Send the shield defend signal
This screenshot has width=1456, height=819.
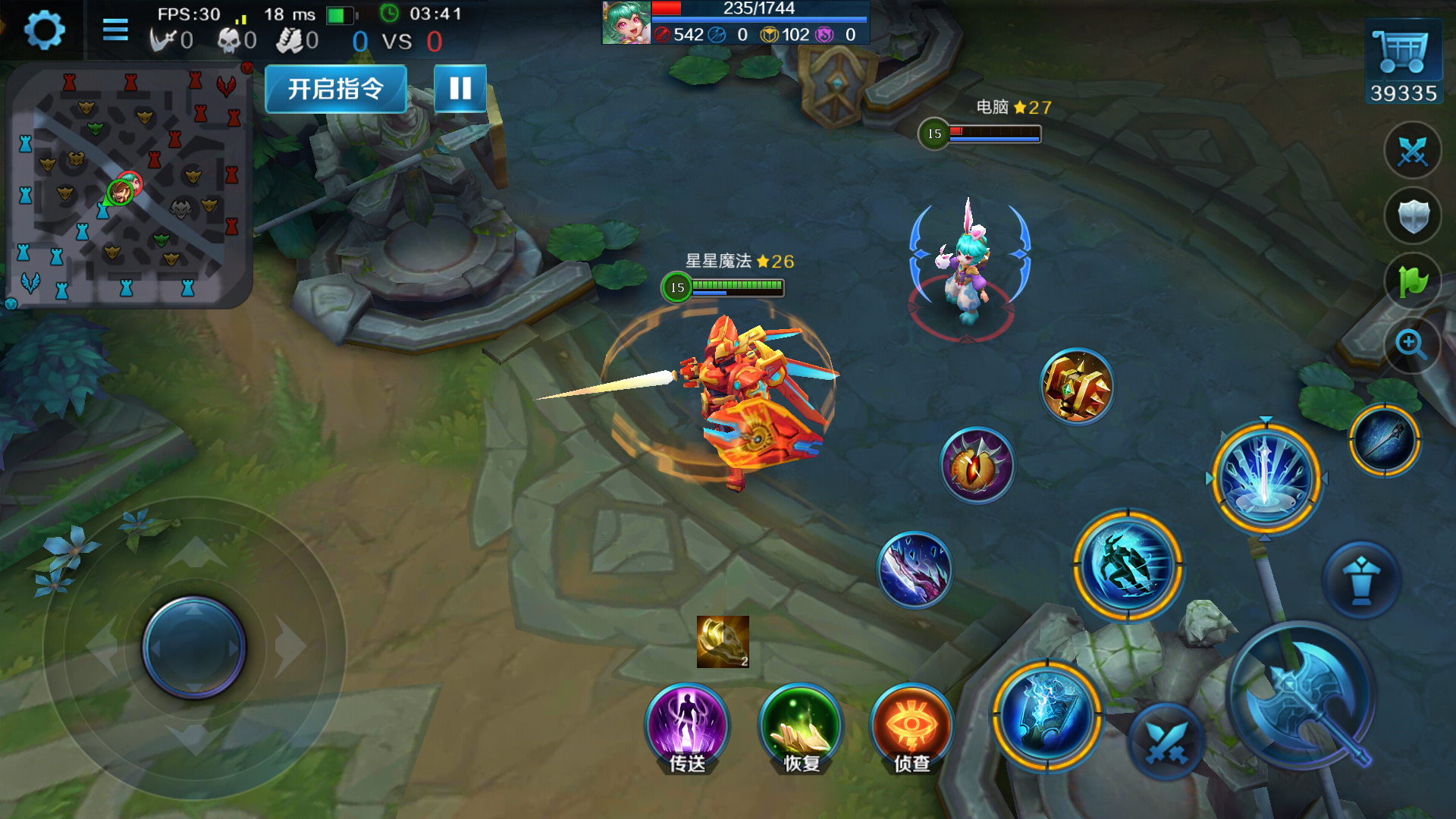pos(1412,216)
